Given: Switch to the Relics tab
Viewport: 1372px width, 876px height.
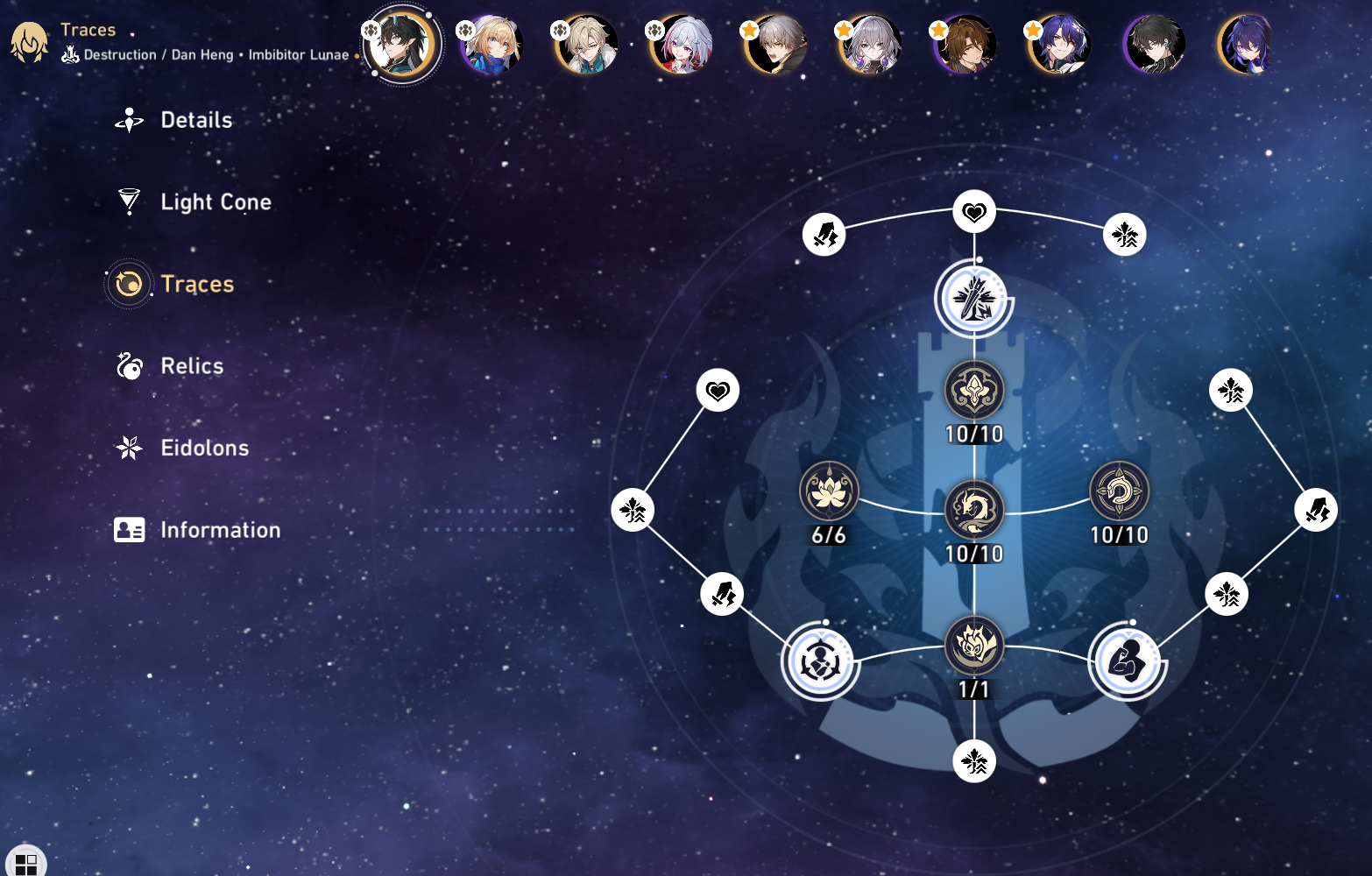Looking at the screenshot, I should (191, 366).
